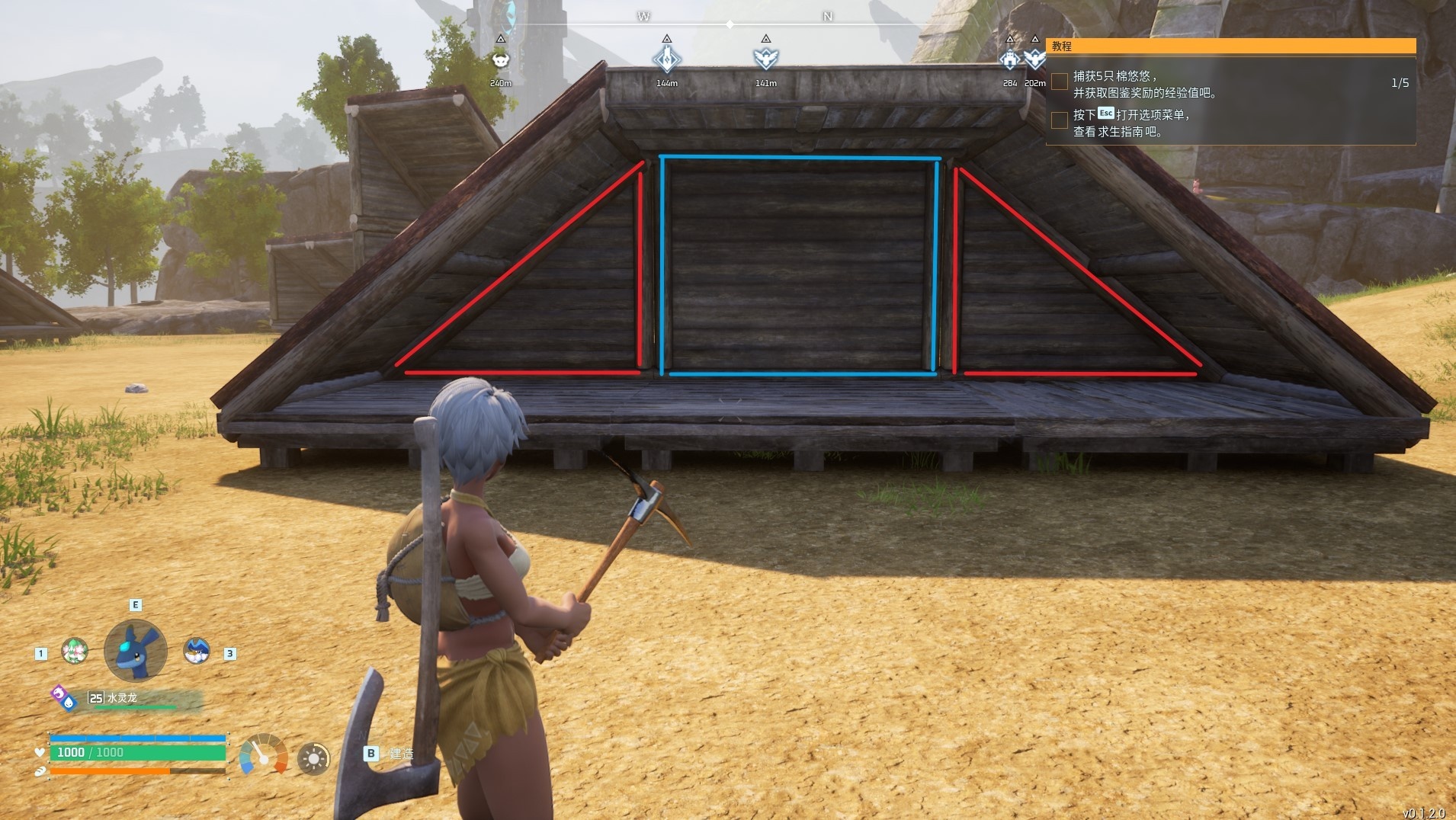Choose the blue penguin Pal portrait
The width and height of the screenshot is (1456, 820).
[x=197, y=650]
